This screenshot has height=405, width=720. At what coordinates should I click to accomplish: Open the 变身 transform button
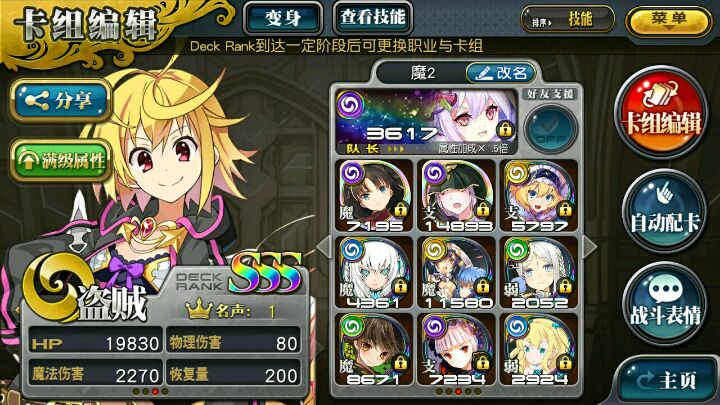[x=283, y=17]
